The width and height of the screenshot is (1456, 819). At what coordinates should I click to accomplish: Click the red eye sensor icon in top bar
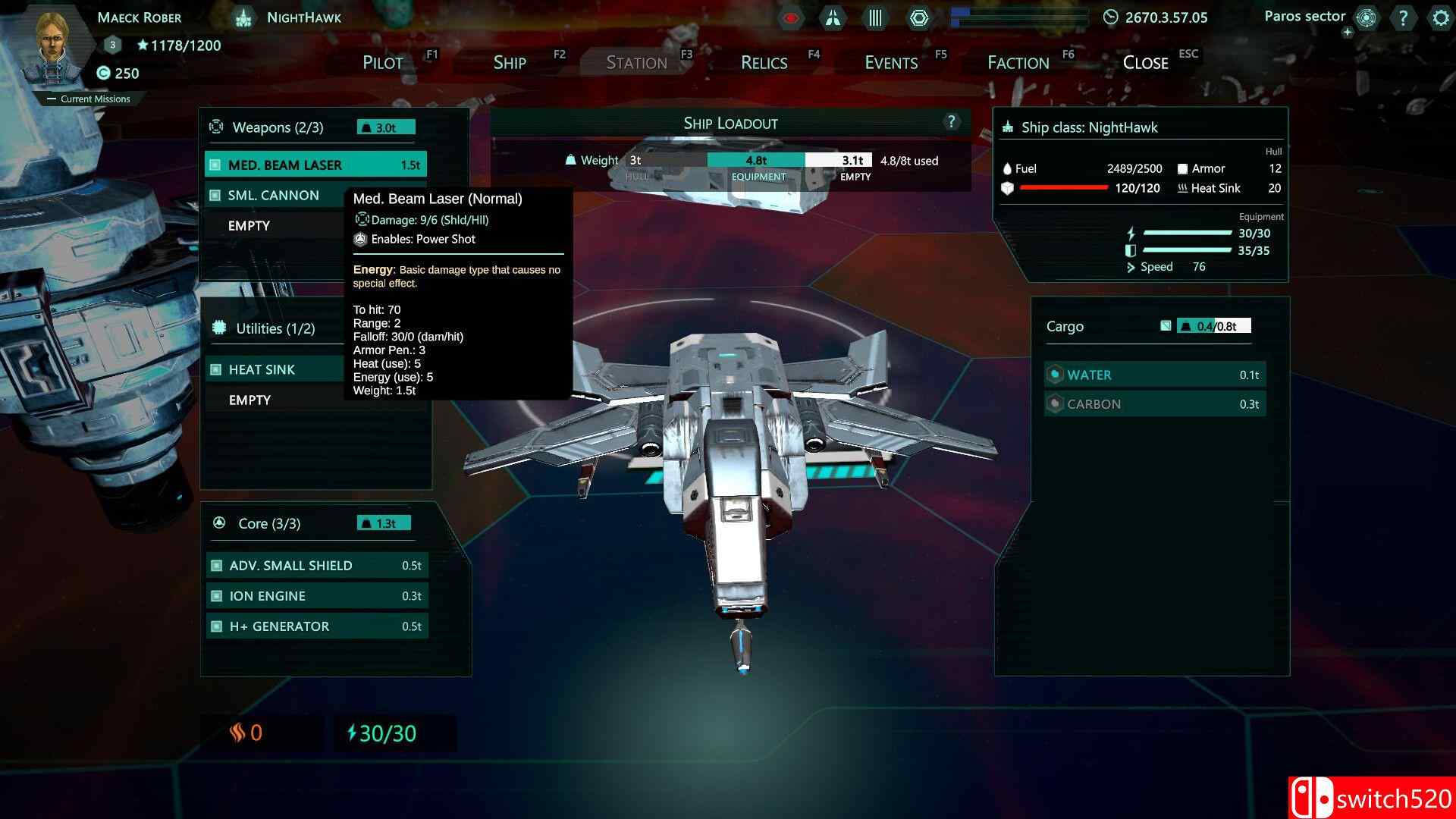pos(789,17)
